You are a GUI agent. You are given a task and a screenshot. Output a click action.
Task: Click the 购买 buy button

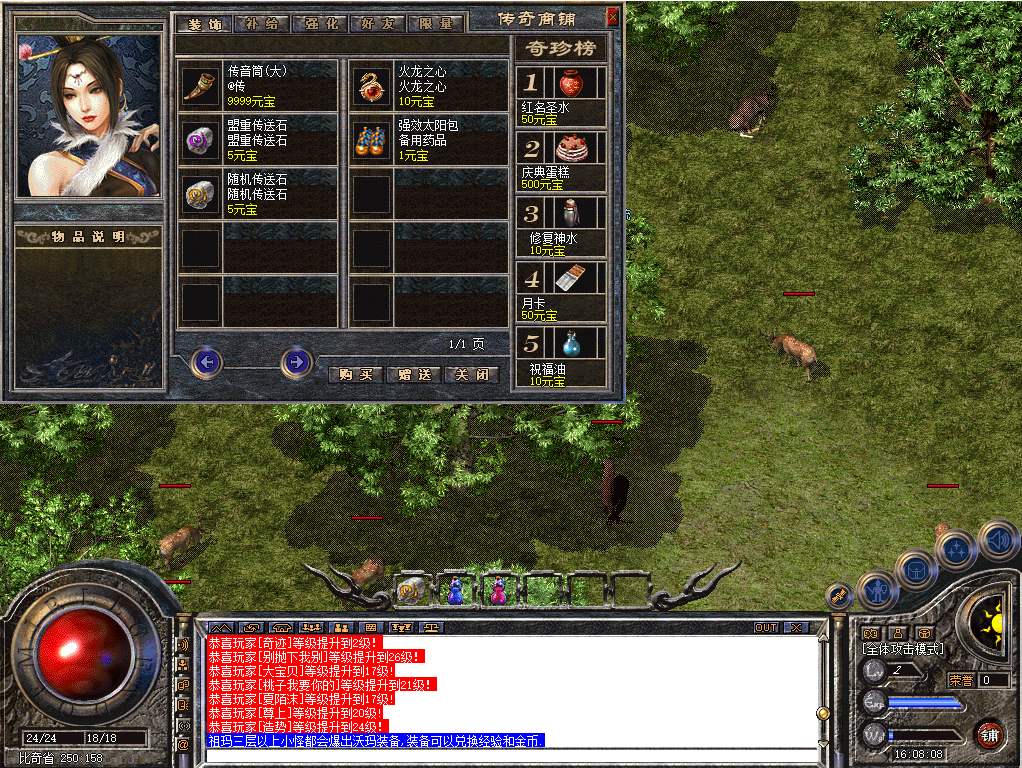[355, 375]
